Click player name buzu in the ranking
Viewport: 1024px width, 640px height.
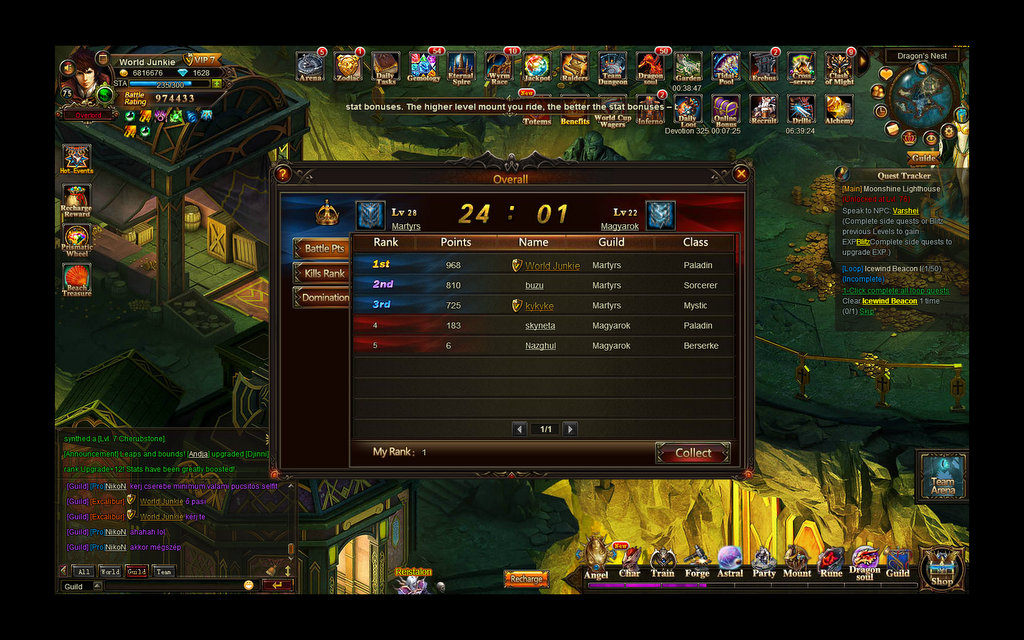point(535,286)
